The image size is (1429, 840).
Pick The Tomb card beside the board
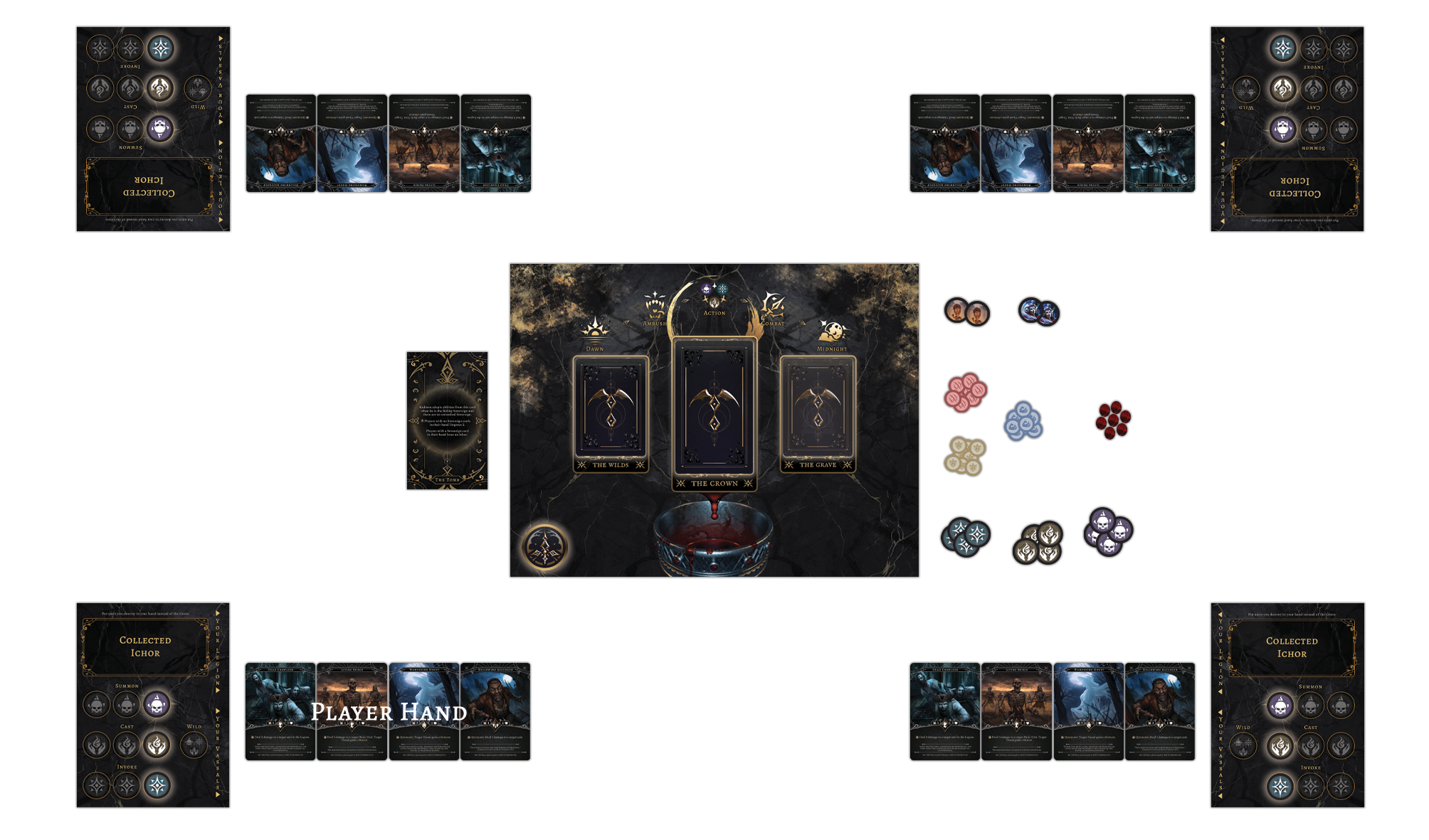pyautogui.click(x=447, y=420)
